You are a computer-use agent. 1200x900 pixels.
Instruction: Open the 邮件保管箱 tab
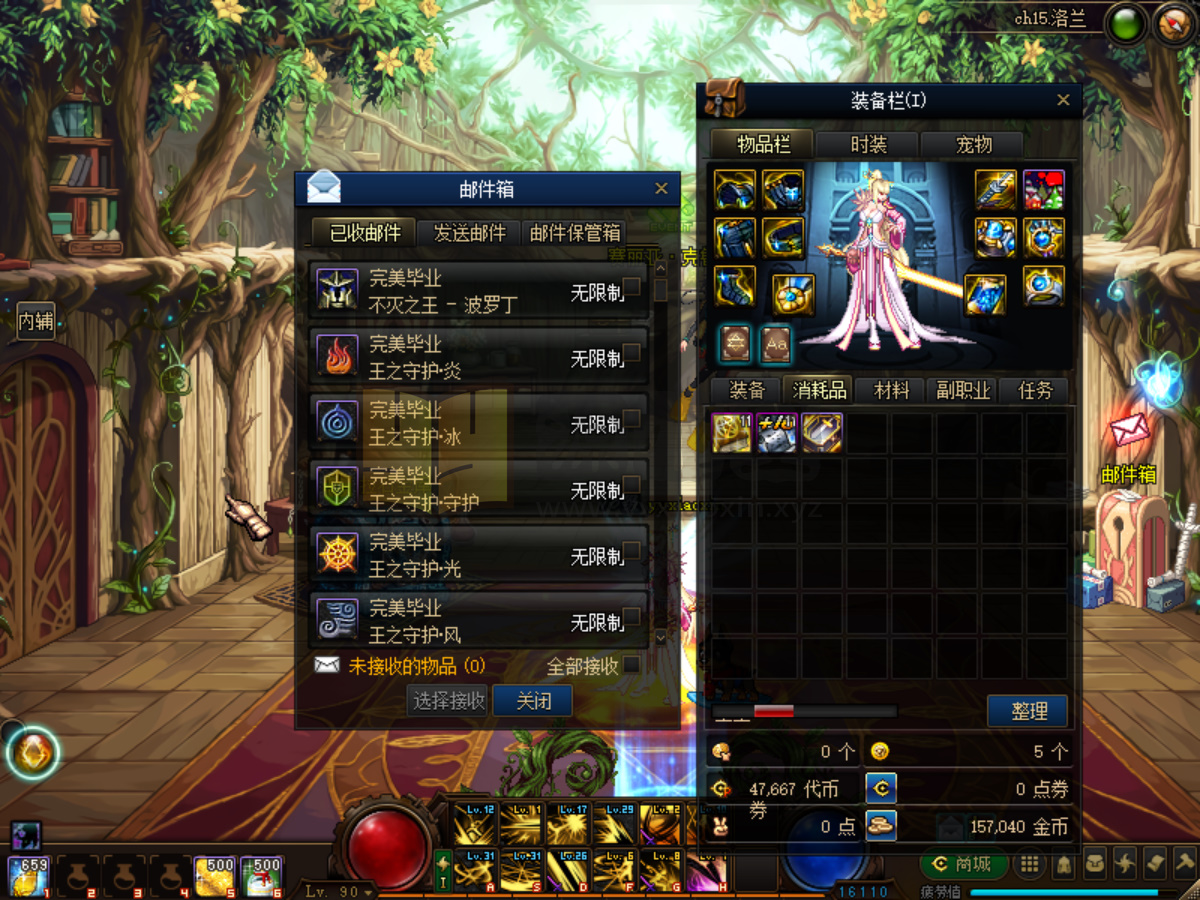[575, 233]
